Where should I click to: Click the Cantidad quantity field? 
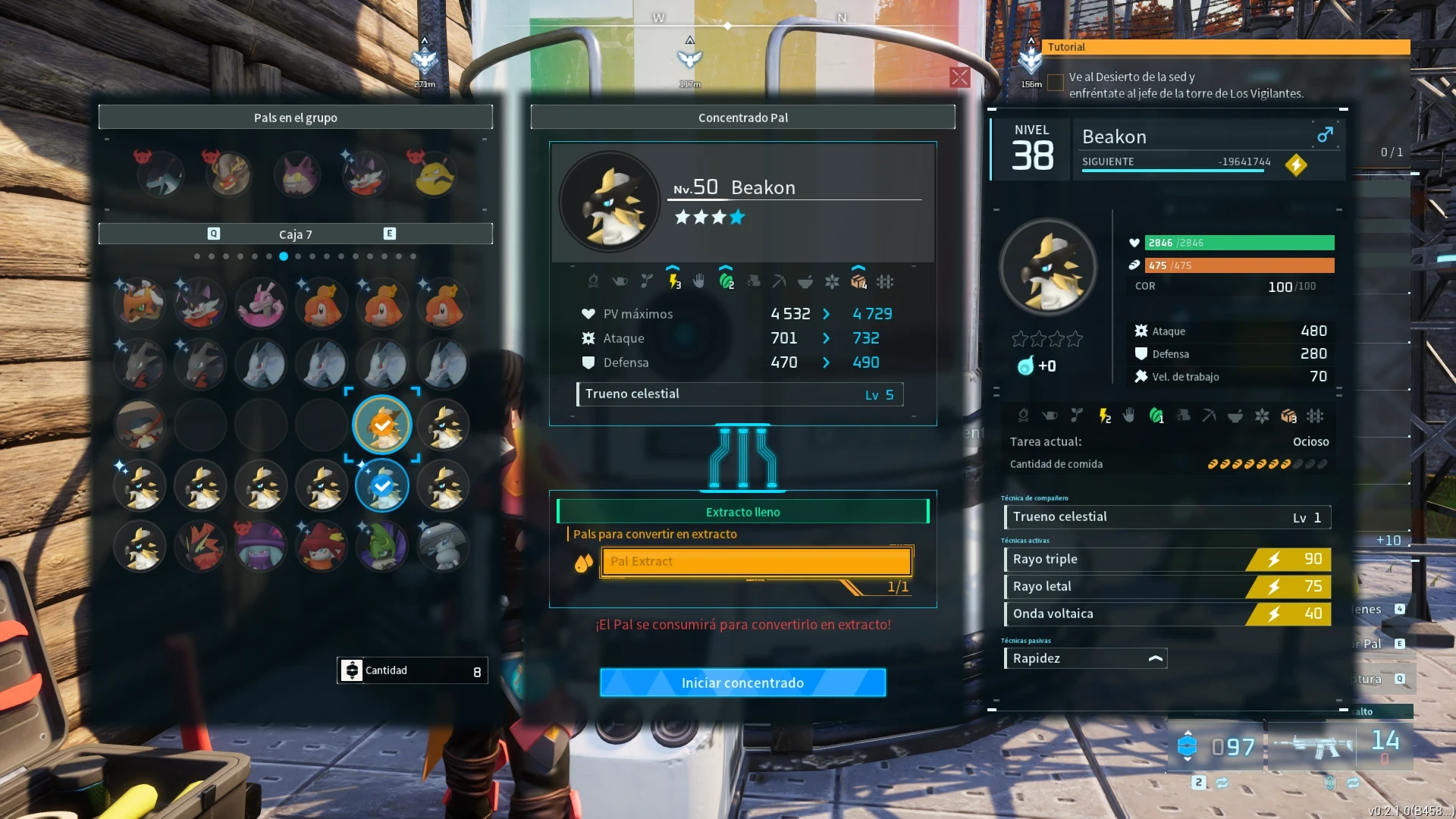click(x=413, y=671)
